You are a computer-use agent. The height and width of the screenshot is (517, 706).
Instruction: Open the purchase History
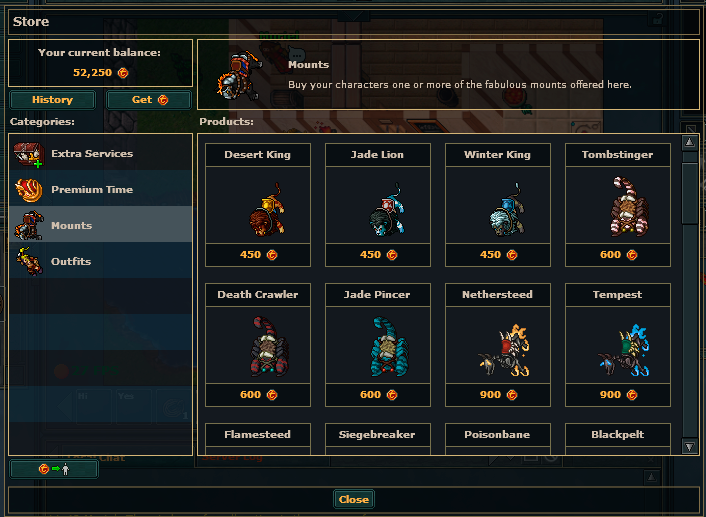[x=52, y=100]
